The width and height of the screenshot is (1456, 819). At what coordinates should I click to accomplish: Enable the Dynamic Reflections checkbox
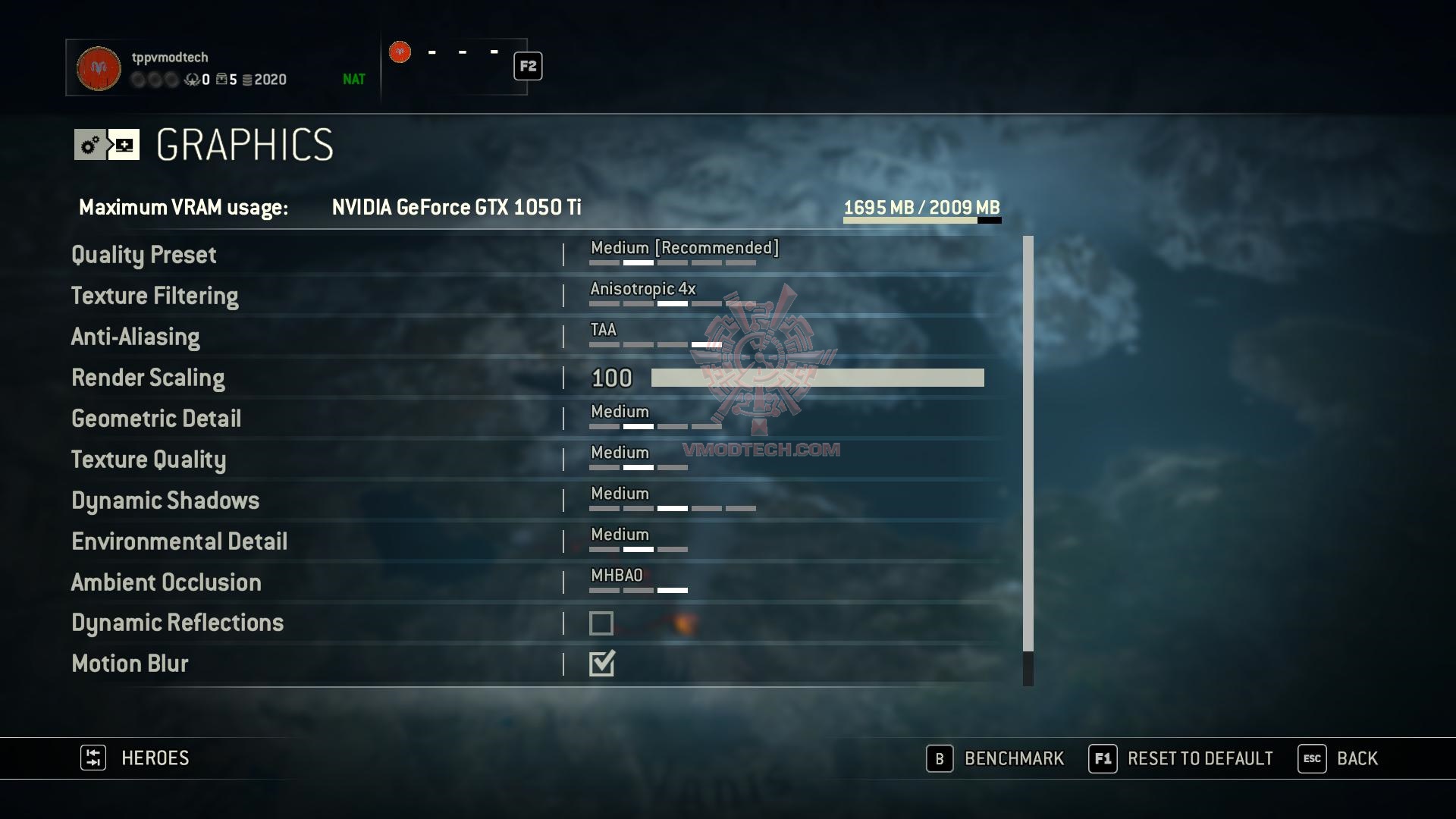point(601,623)
